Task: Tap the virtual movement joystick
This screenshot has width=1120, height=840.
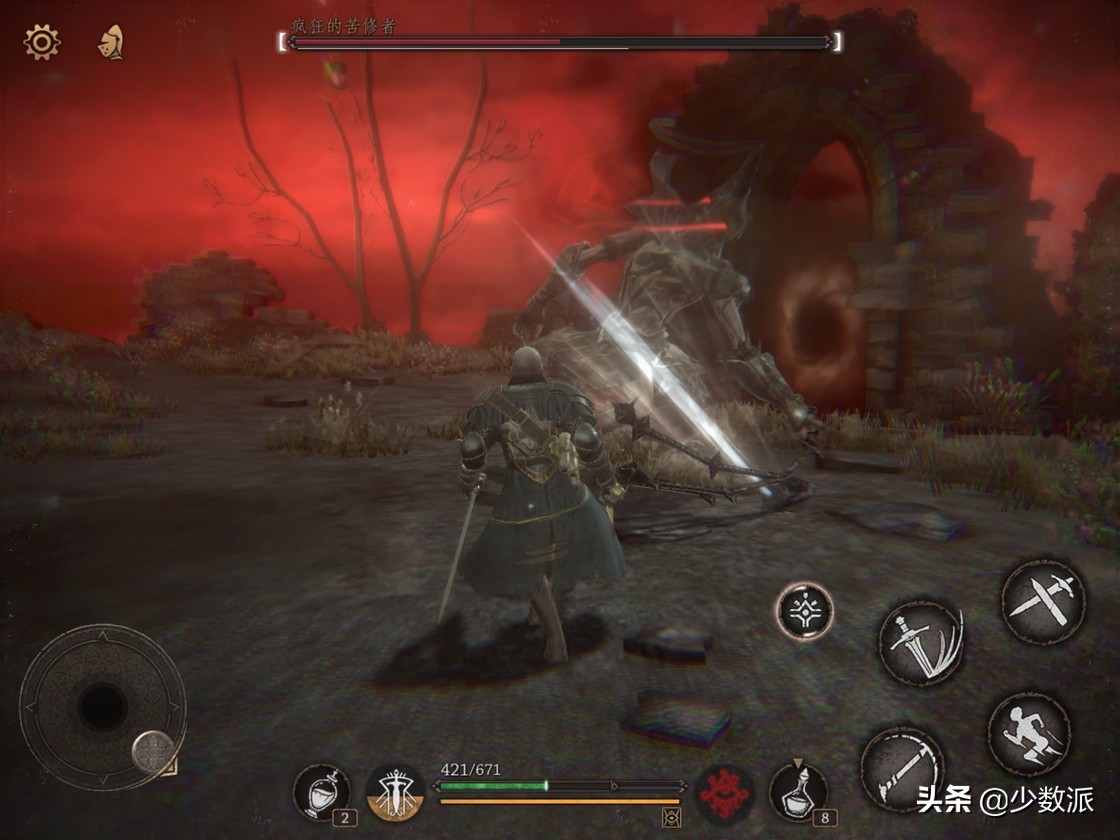Action: click(102, 706)
